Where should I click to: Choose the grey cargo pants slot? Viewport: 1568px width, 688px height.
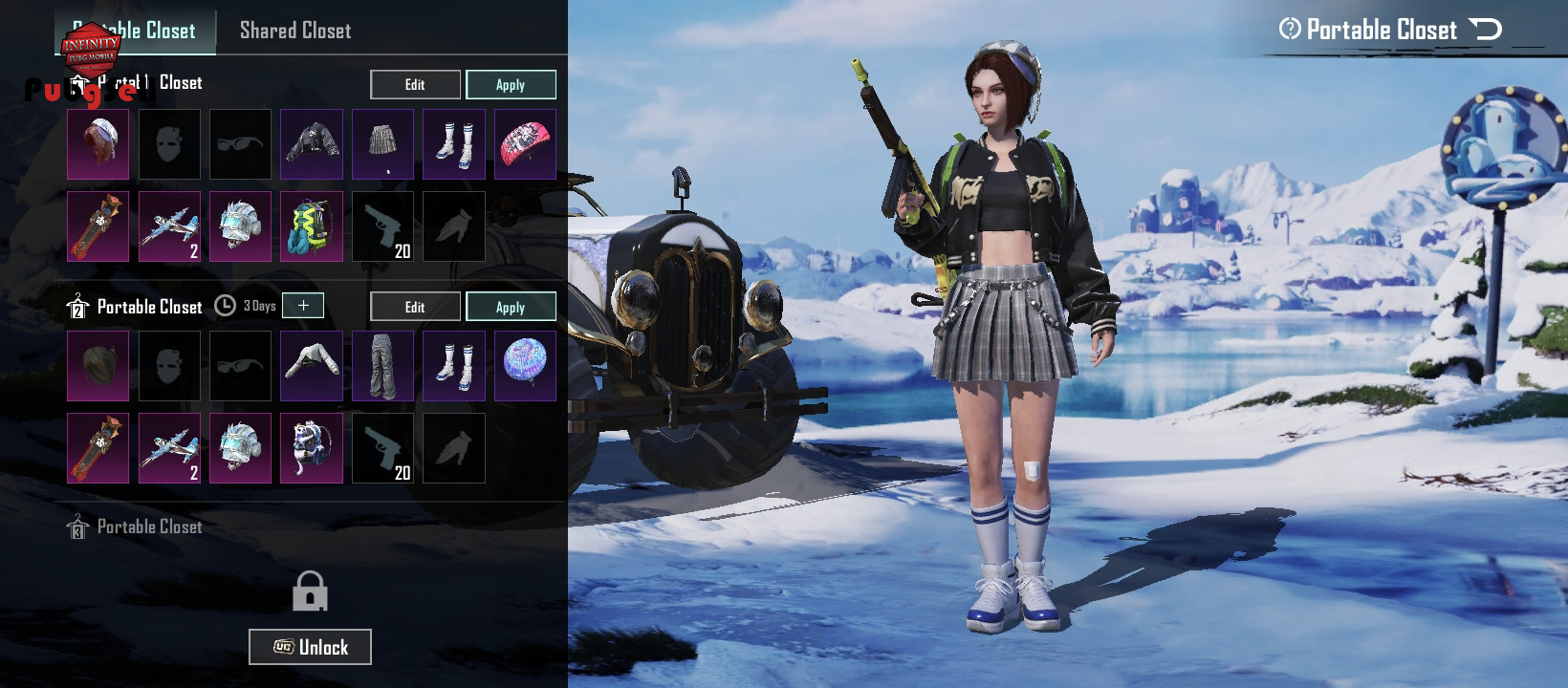pos(382,366)
